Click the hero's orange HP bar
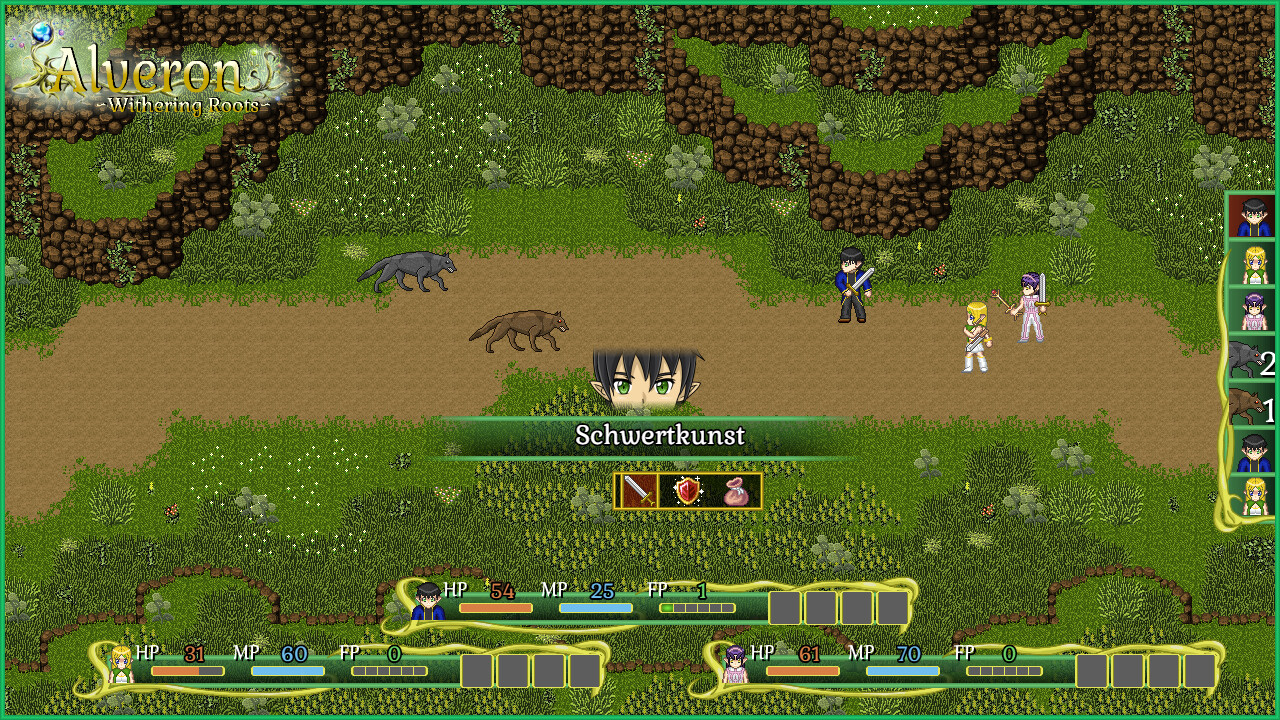The height and width of the screenshot is (720, 1280). click(x=492, y=607)
